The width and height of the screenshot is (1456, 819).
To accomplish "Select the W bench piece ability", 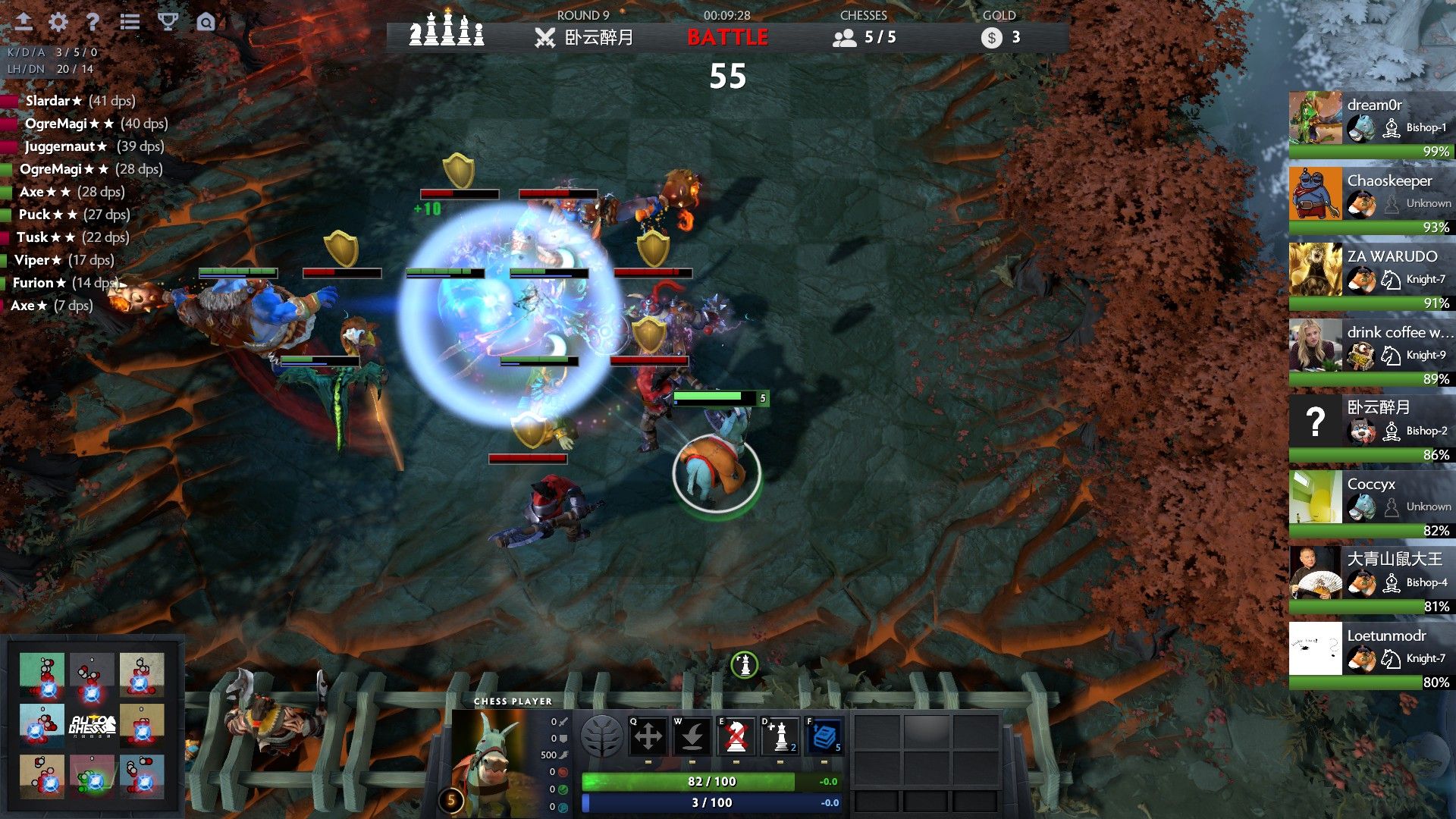I will pos(692,735).
